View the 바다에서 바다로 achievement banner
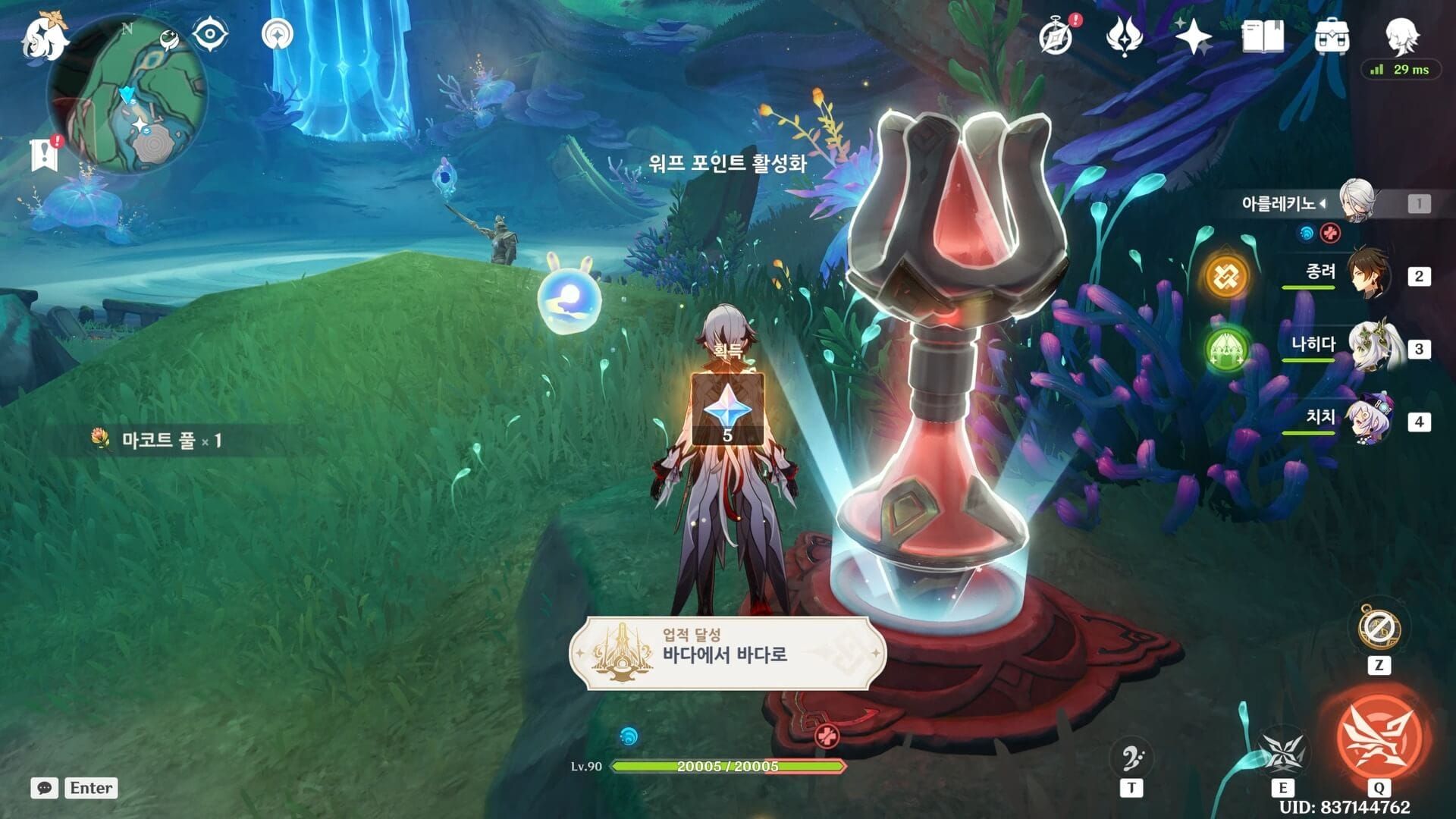Screen dimensions: 1456x819 click(726, 654)
